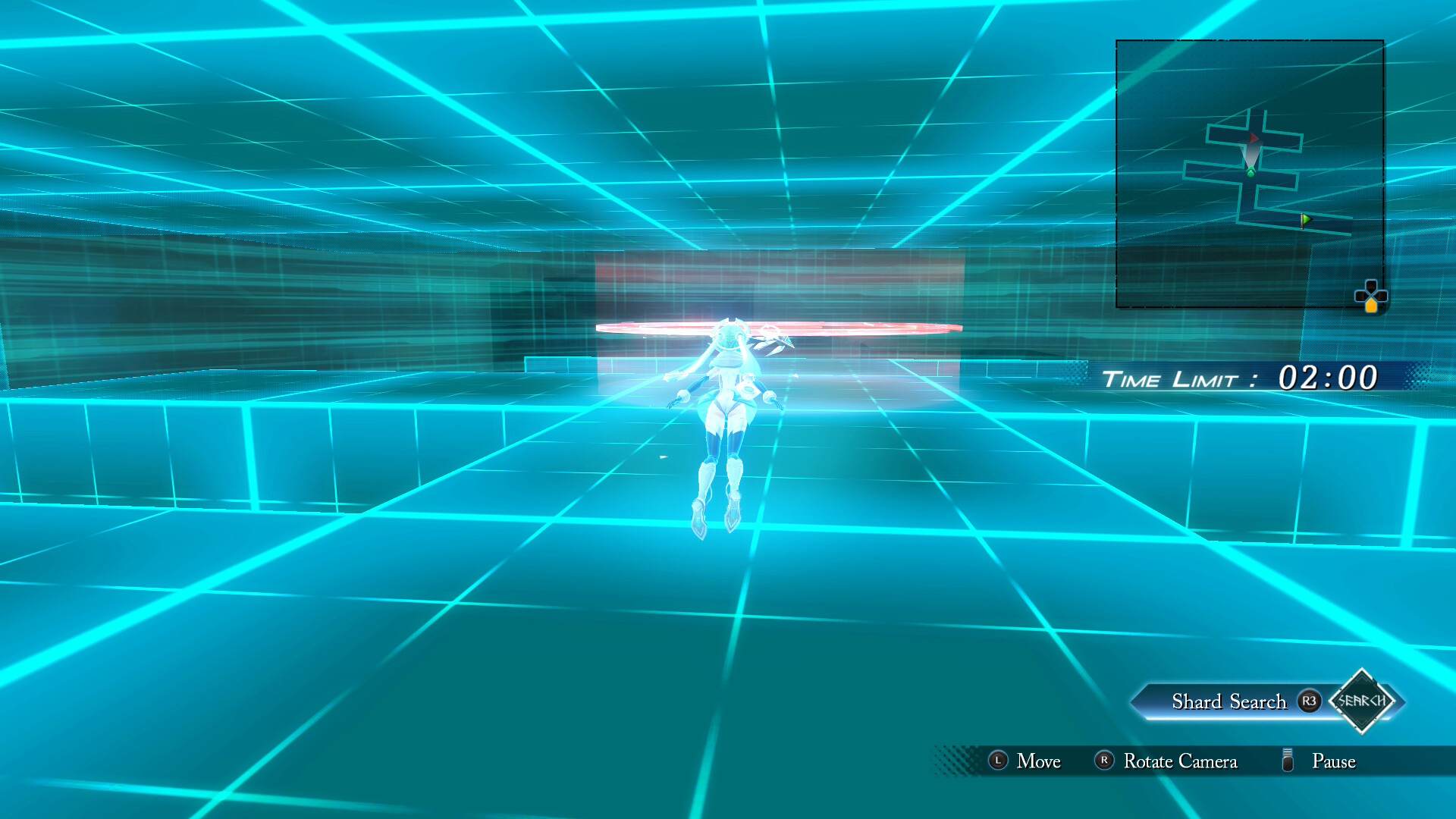Click the d-pad icon under the minimap

click(x=1370, y=293)
